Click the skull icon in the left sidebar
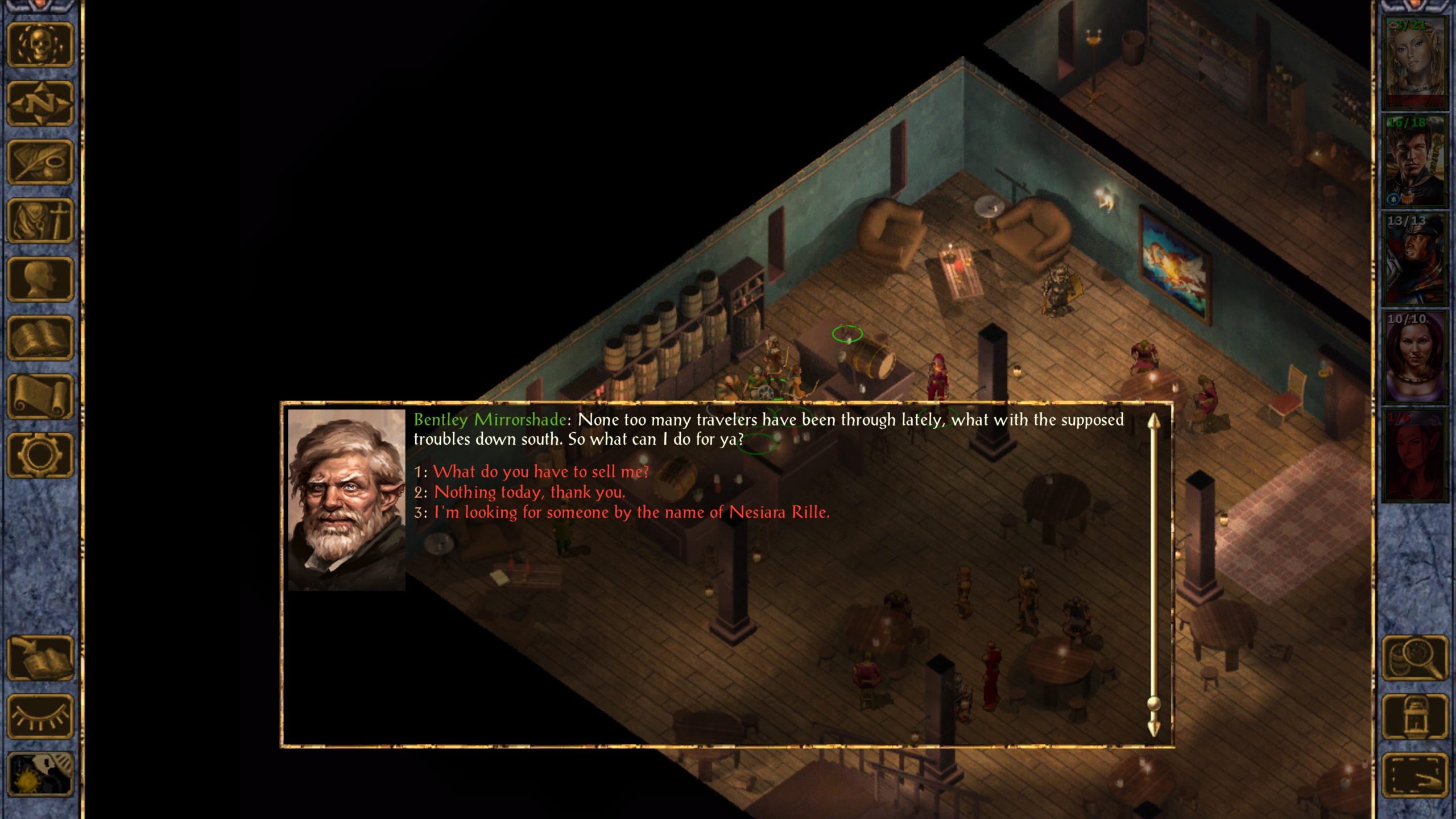The width and height of the screenshot is (1456, 819). (x=40, y=45)
